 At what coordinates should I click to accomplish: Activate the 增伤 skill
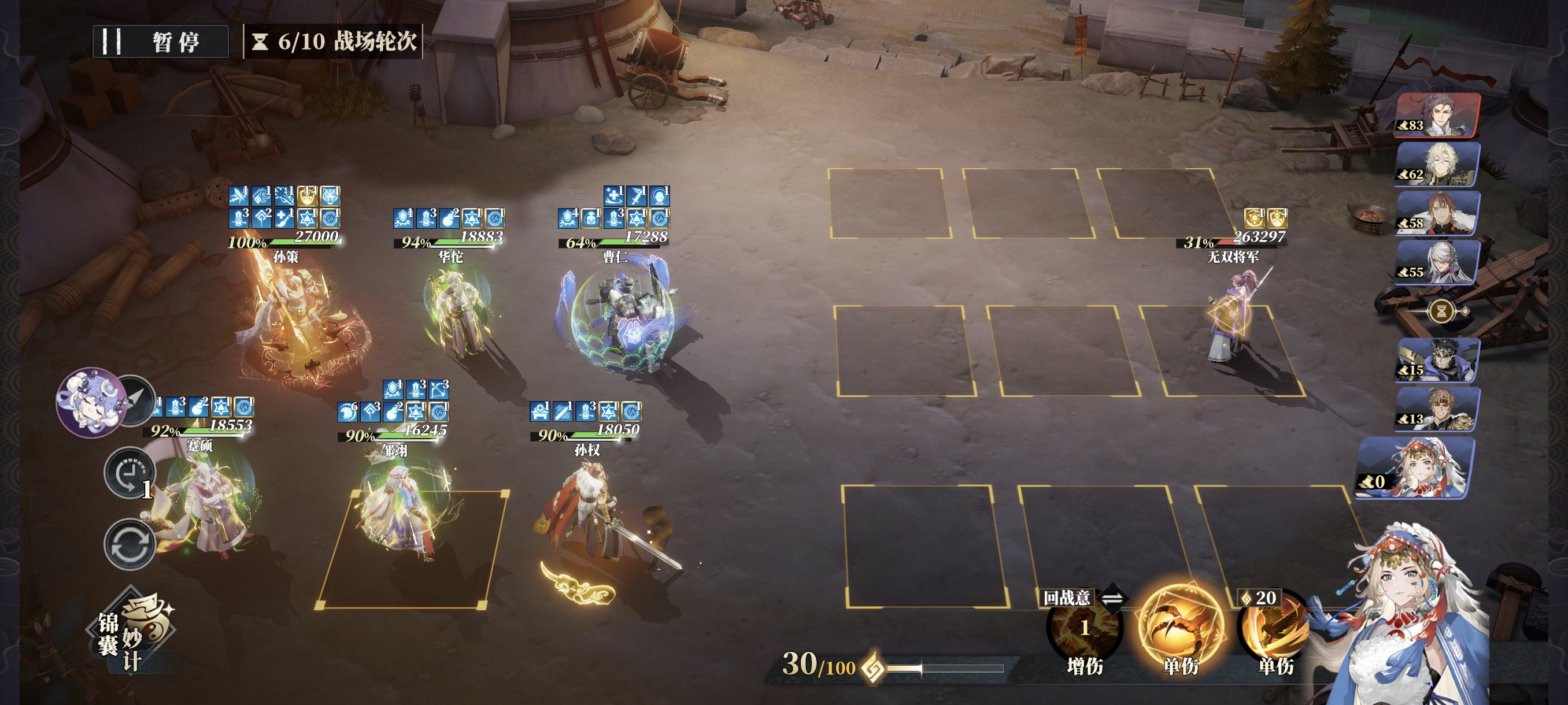tap(1084, 633)
